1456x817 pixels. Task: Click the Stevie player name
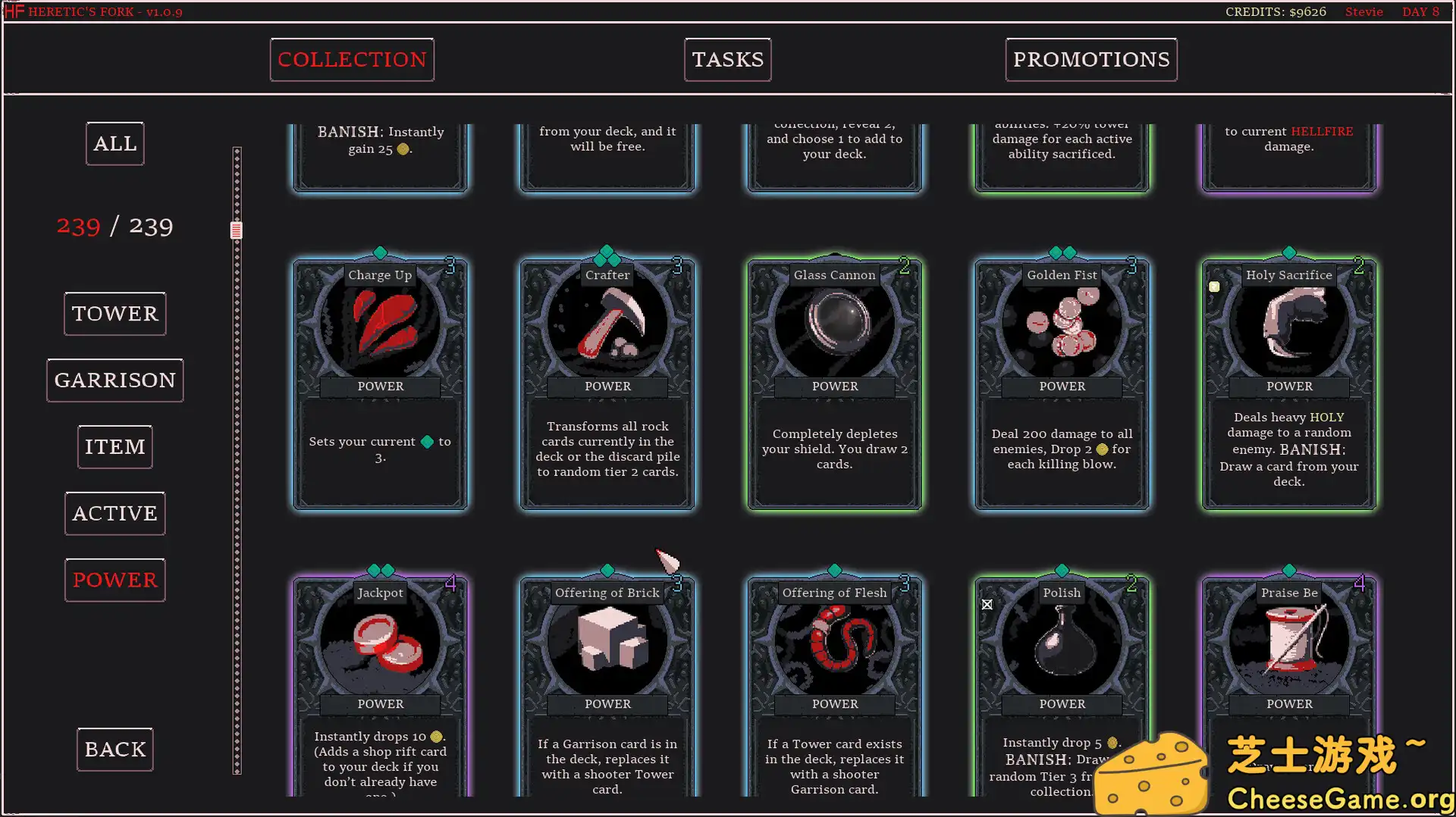[x=1363, y=11]
